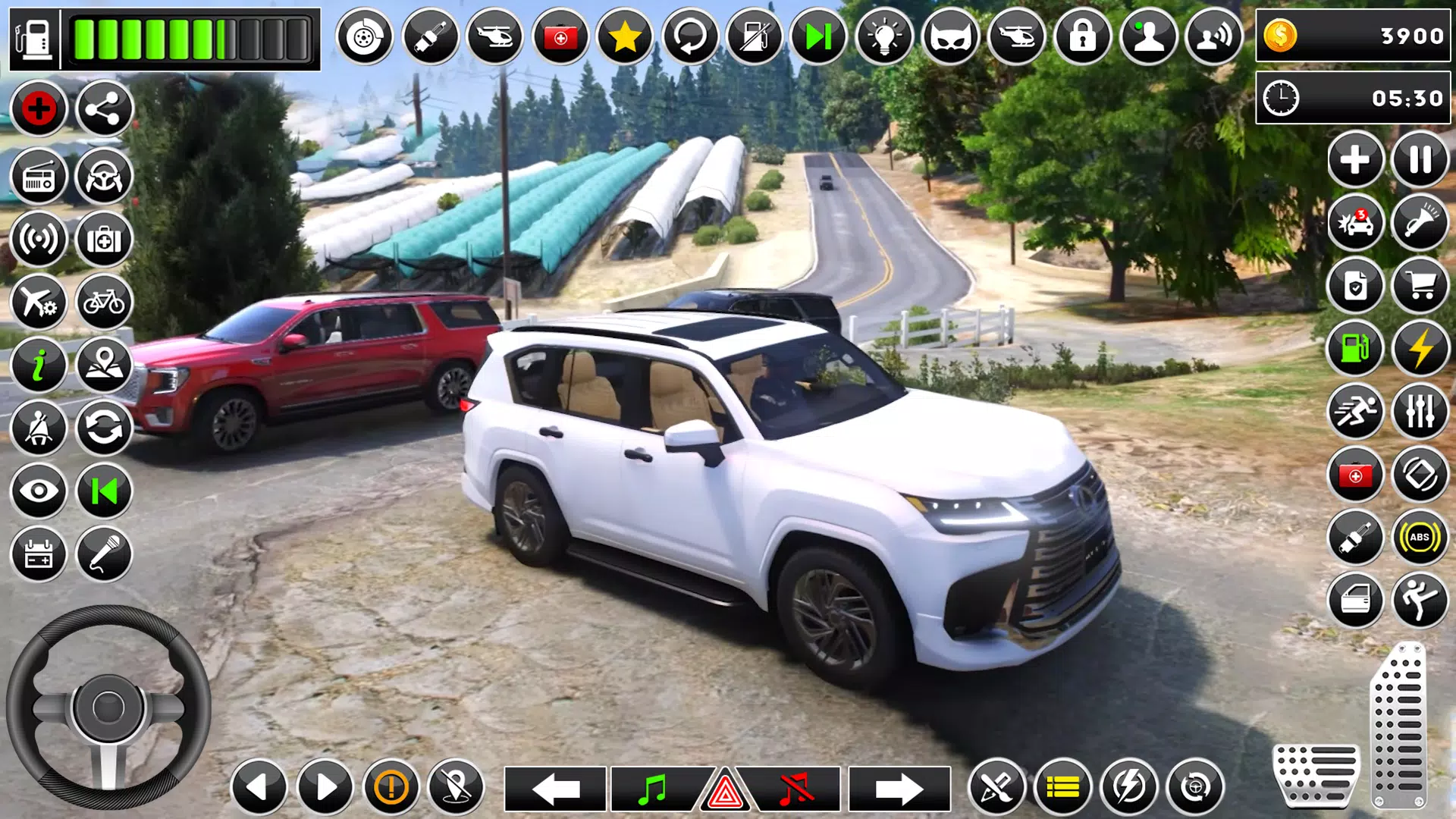Viewport: 1456px width, 819px height.
Task: Turn on the right turn signal arrow
Action: [x=899, y=789]
